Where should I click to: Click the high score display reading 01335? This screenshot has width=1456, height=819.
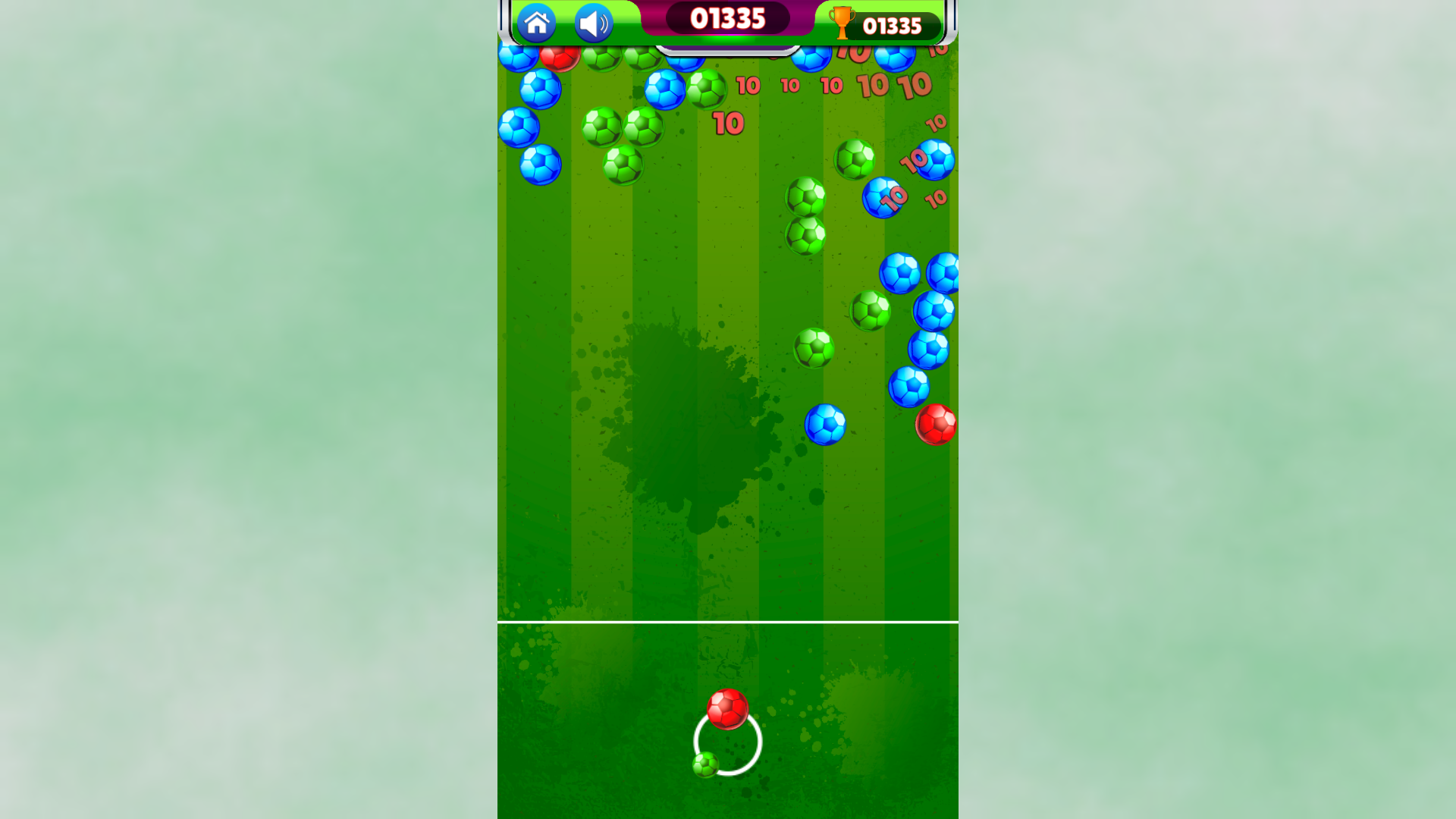(893, 25)
